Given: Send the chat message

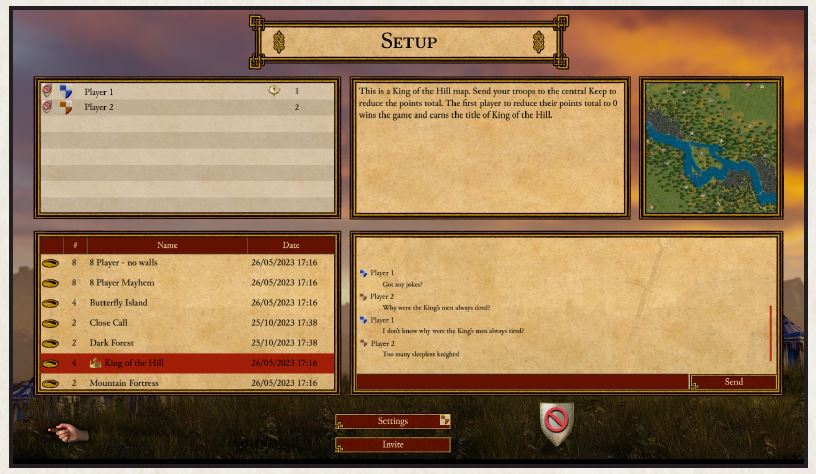Looking at the screenshot, I should pos(733,382).
